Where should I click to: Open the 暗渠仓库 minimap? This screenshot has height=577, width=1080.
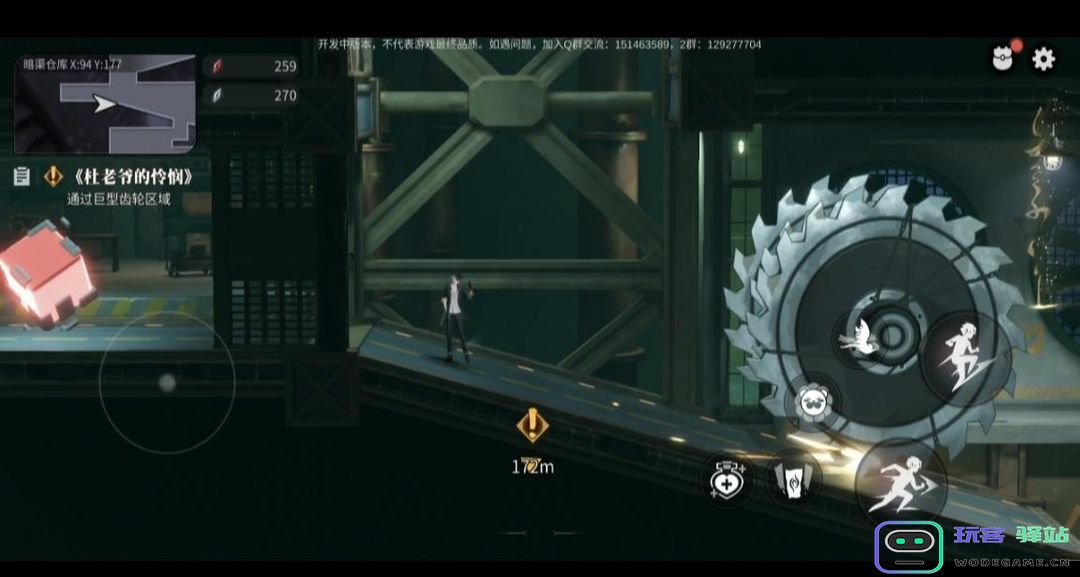click(105, 104)
